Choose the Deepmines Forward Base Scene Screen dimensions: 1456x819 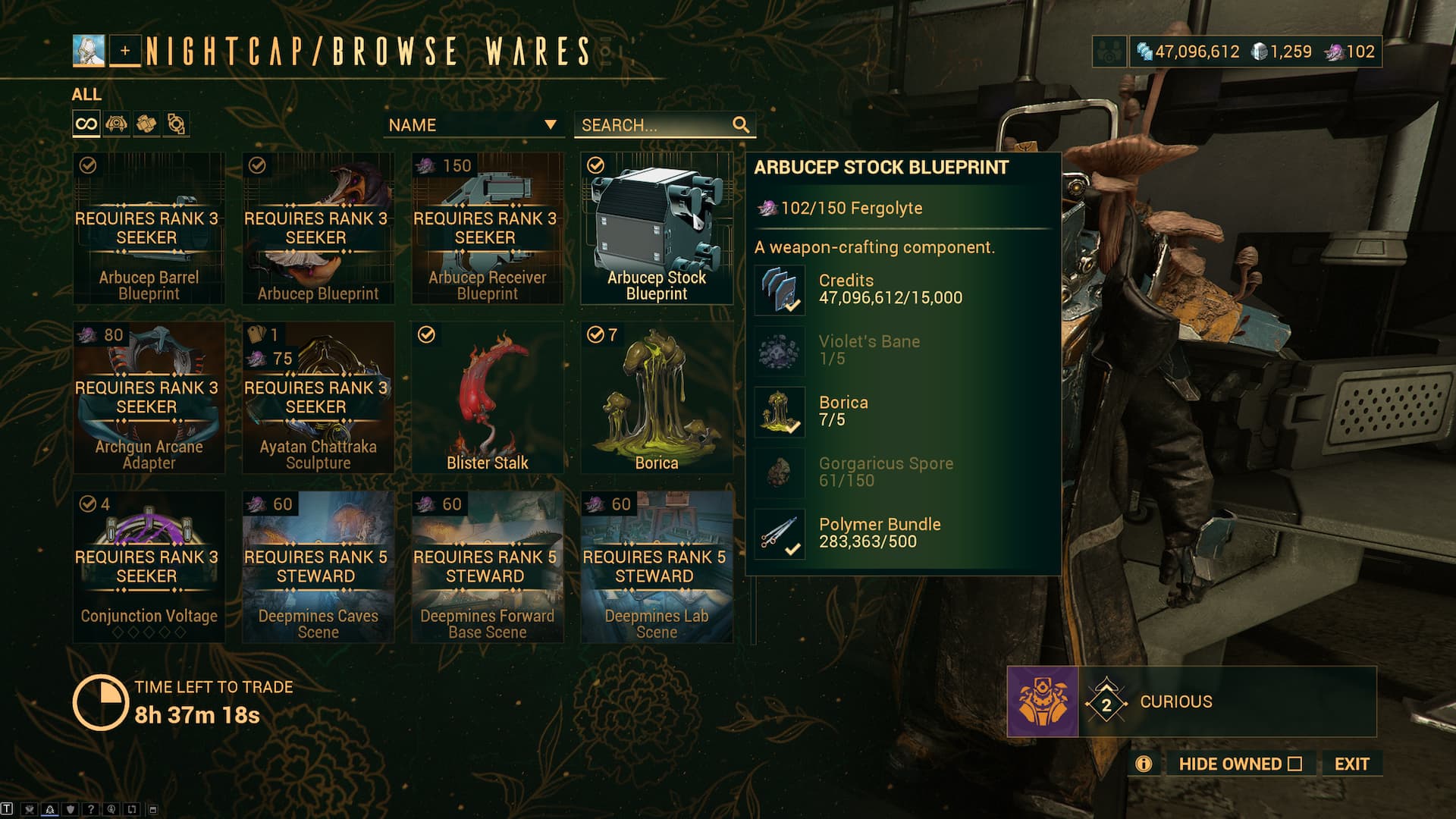click(487, 566)
